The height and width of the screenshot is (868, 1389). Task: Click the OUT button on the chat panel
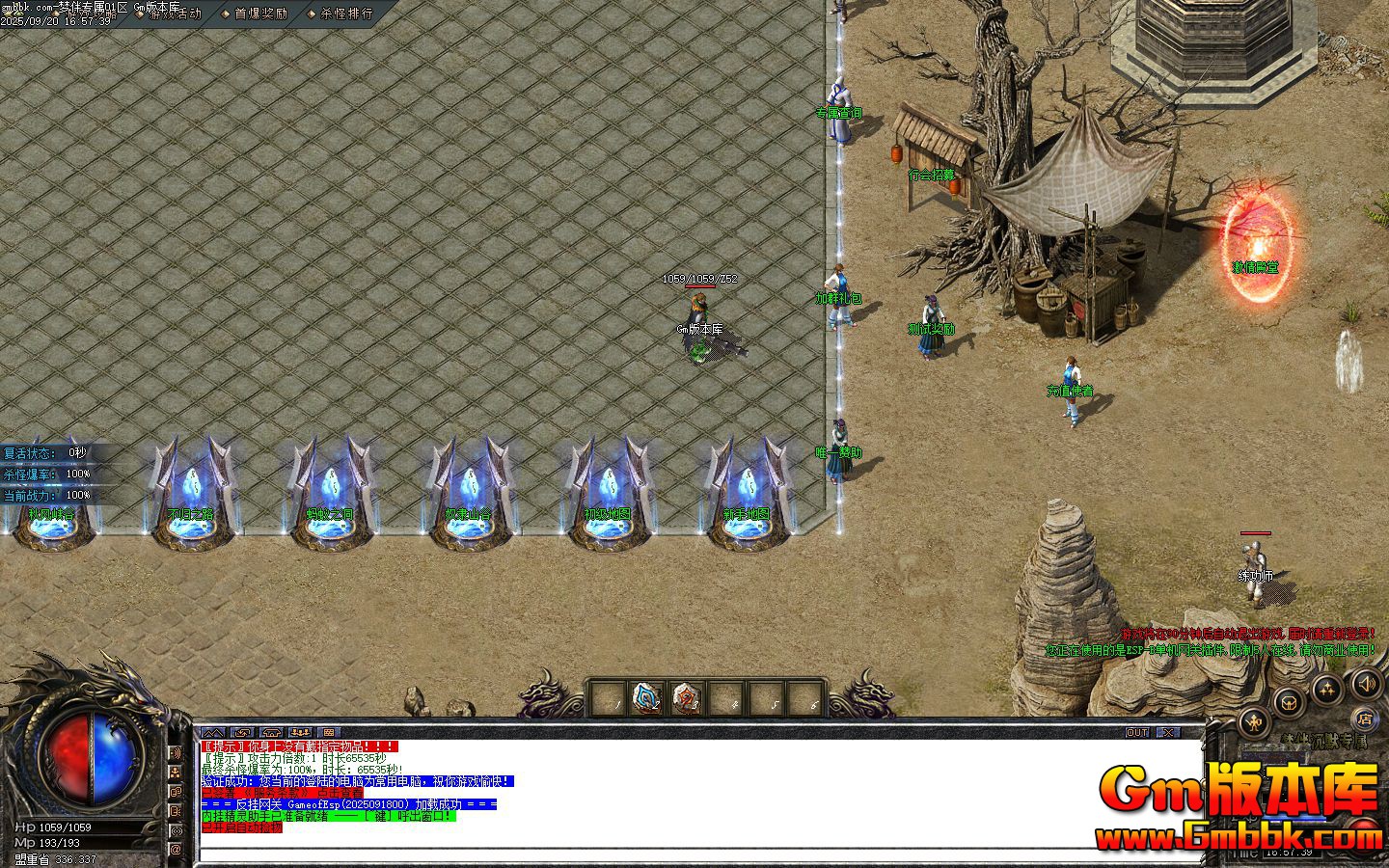coord(1137,732)
